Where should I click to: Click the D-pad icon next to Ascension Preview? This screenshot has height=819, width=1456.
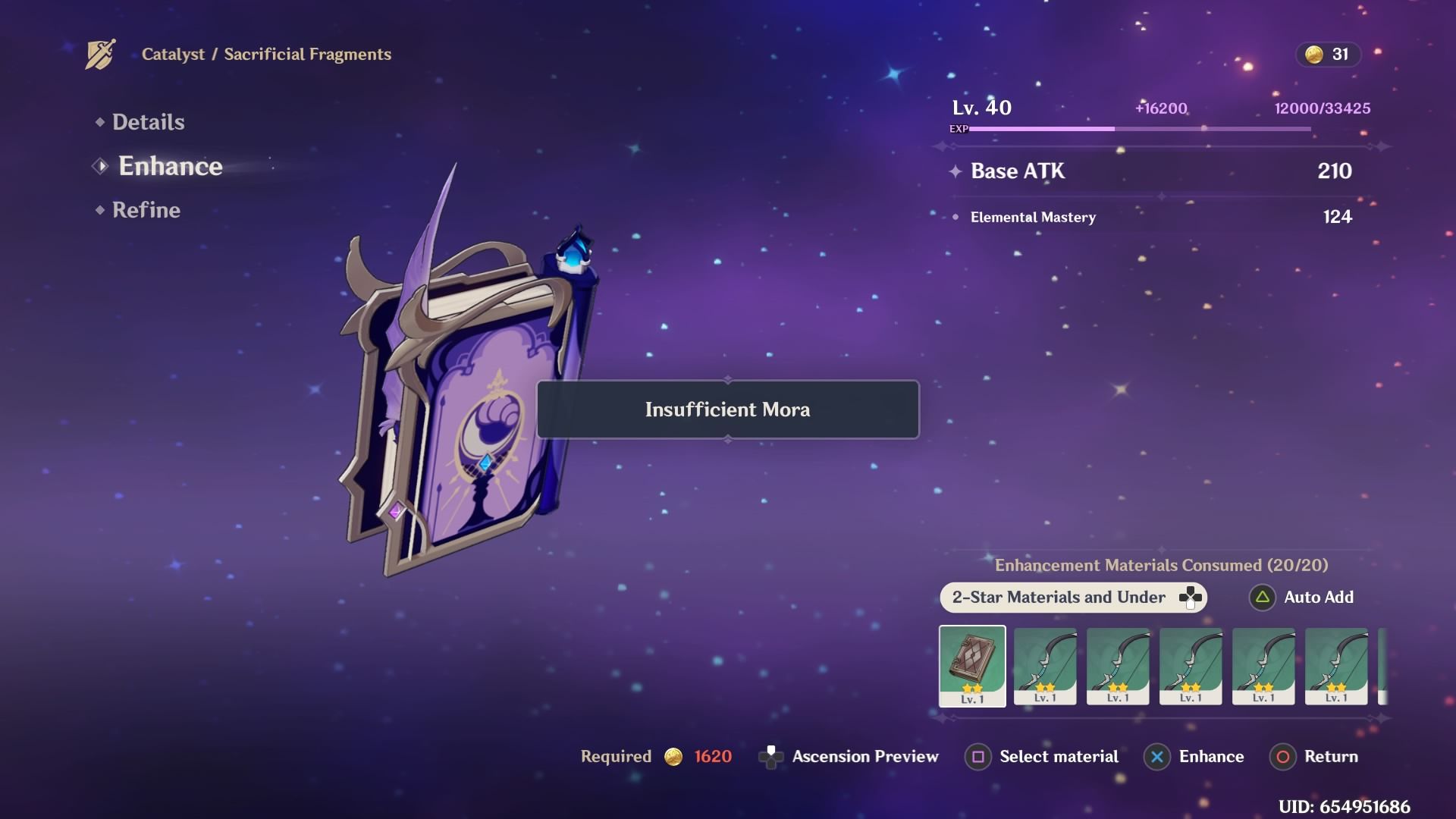771,756
